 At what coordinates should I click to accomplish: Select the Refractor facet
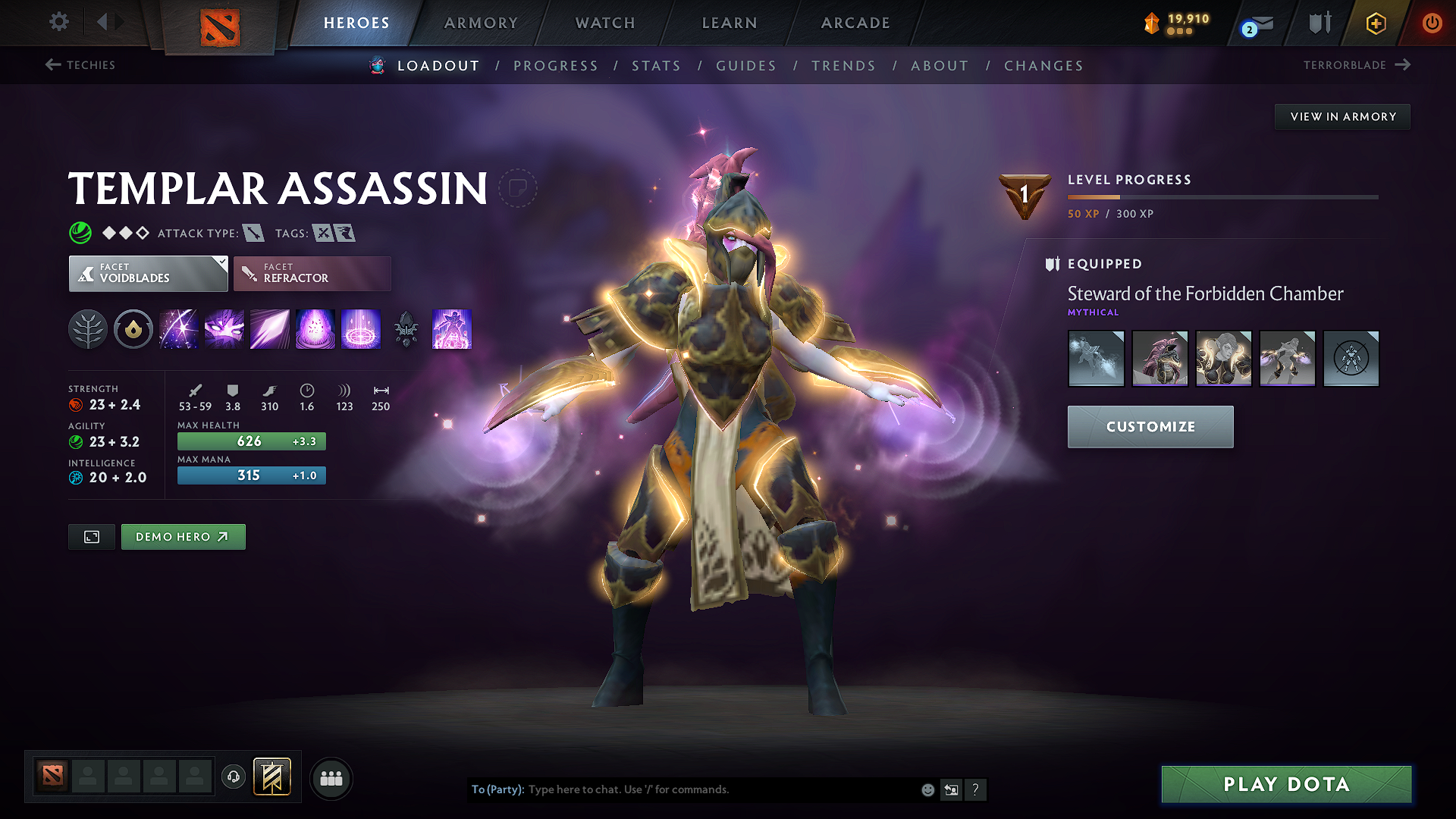click(312, 273)
